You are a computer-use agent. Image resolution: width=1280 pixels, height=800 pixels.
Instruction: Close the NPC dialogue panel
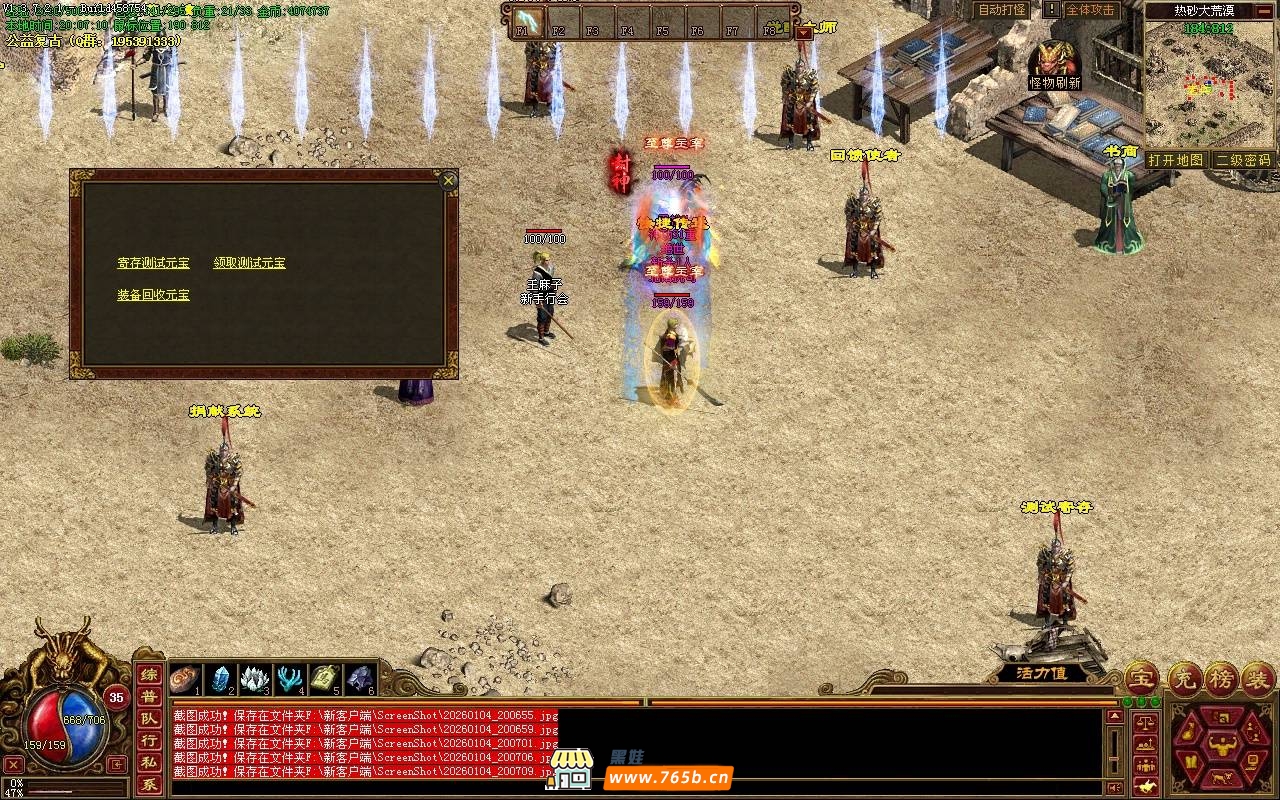449,180
